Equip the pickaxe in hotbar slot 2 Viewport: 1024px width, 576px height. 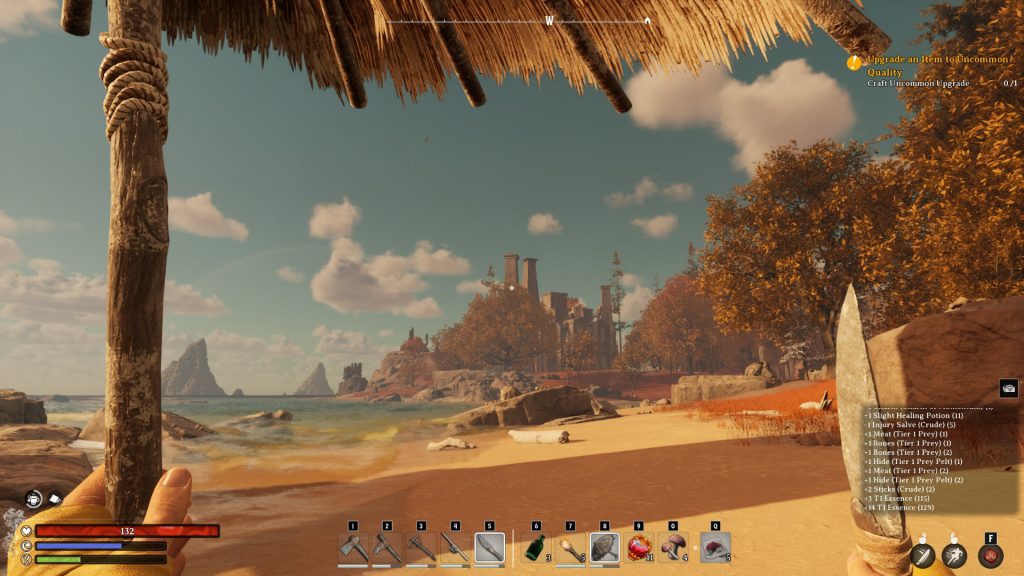(387, 548)
